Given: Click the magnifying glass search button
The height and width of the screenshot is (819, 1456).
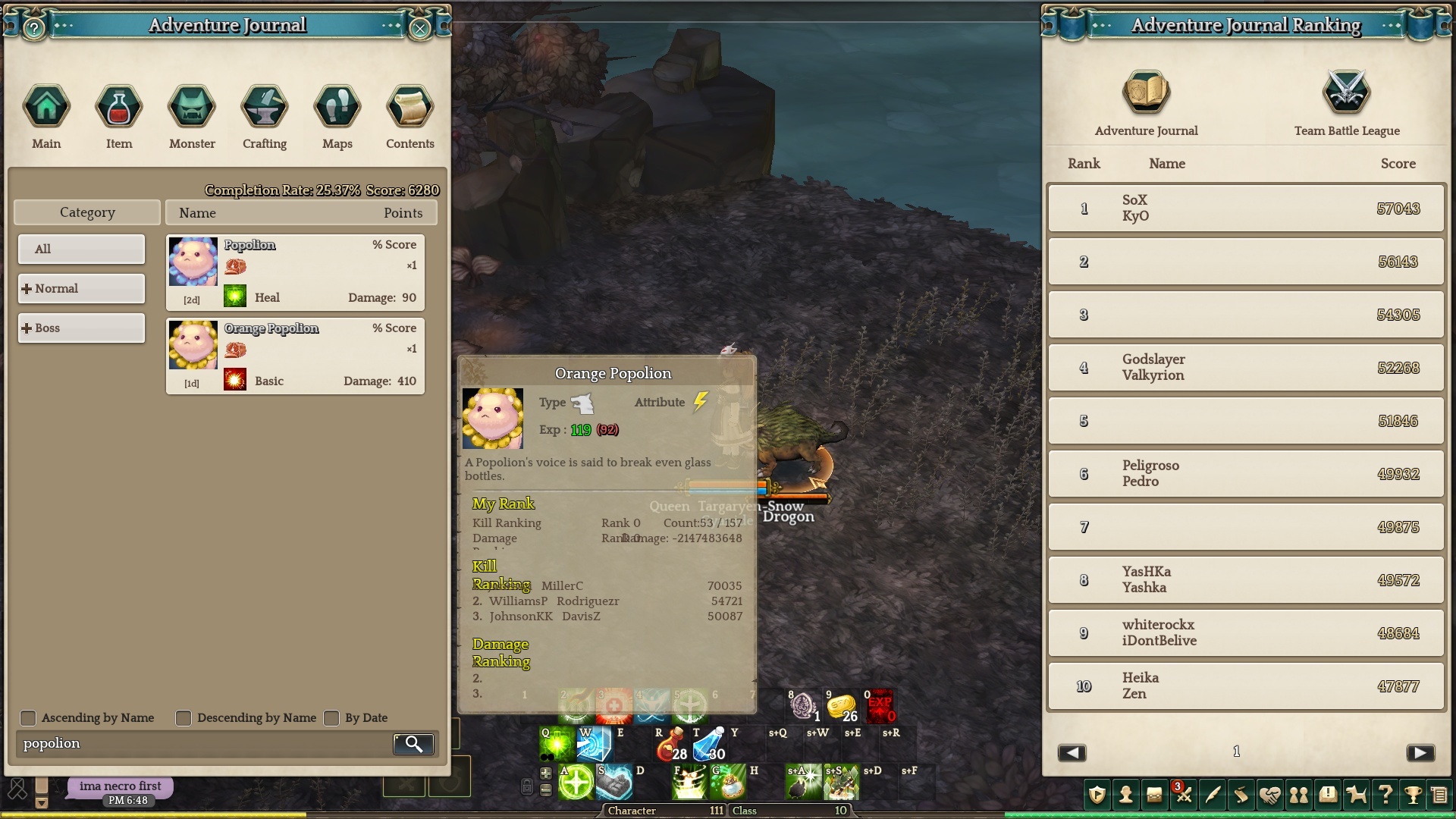Looking at the screenshot, I should 414,744.
